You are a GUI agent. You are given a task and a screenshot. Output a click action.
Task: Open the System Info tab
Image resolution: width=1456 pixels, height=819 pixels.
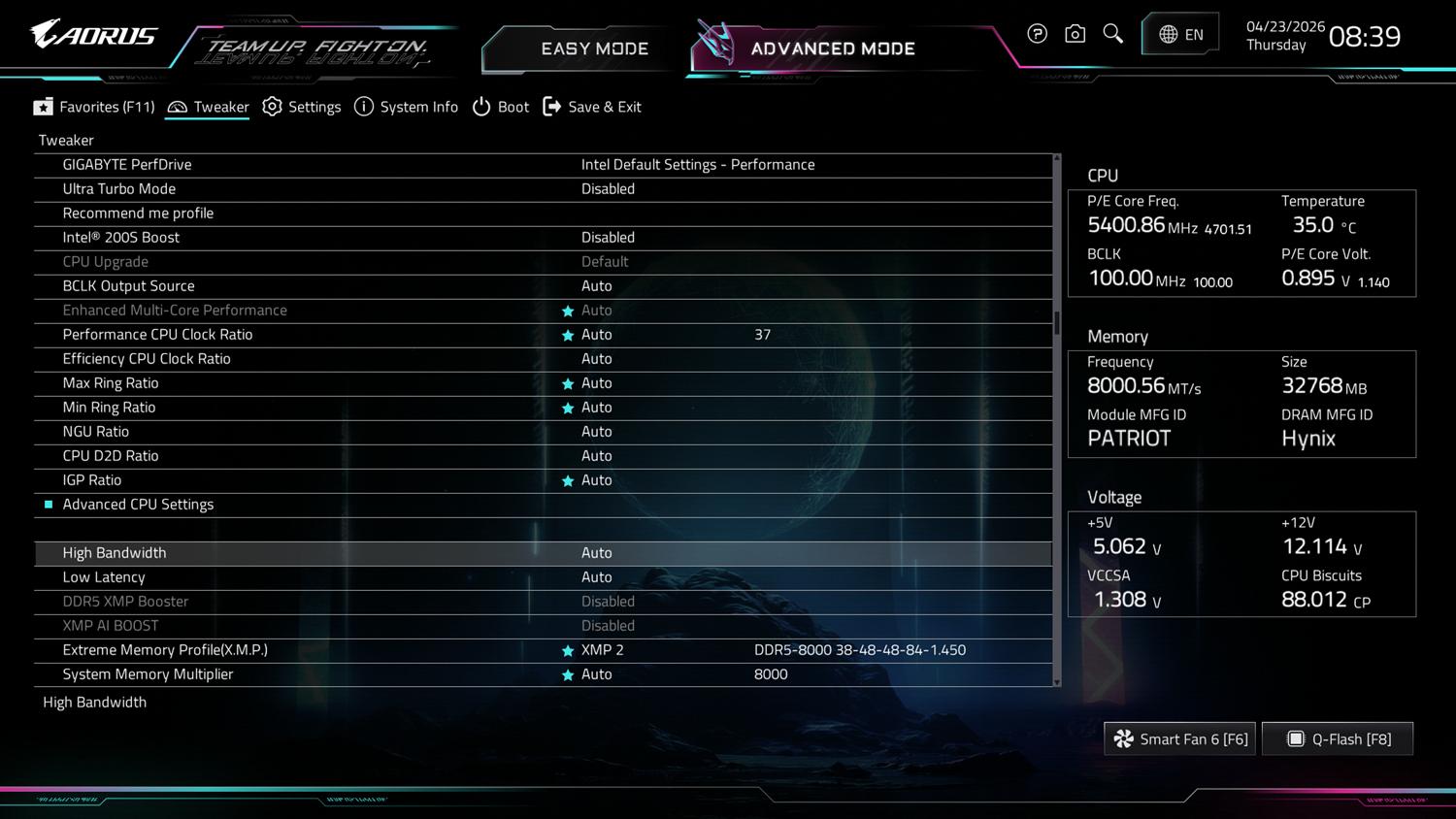tap(406, 107)
